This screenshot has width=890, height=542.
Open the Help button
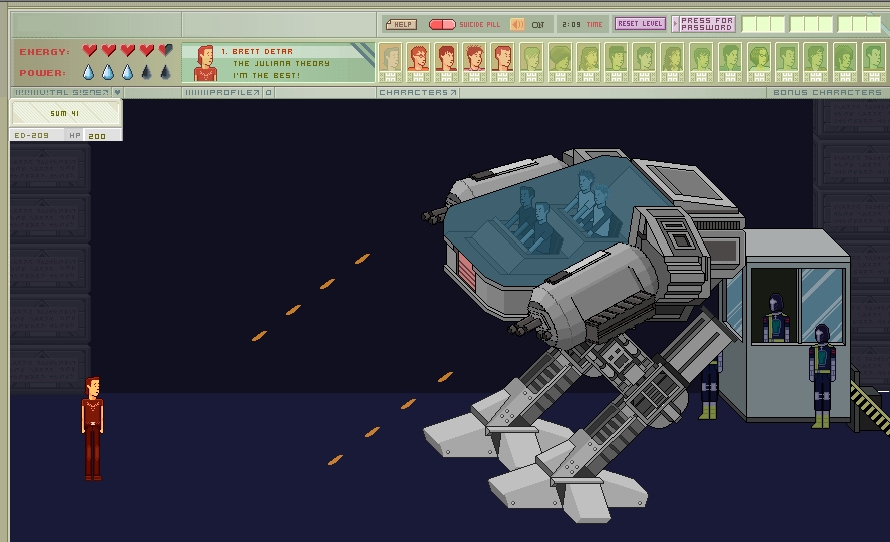(400, 24)
